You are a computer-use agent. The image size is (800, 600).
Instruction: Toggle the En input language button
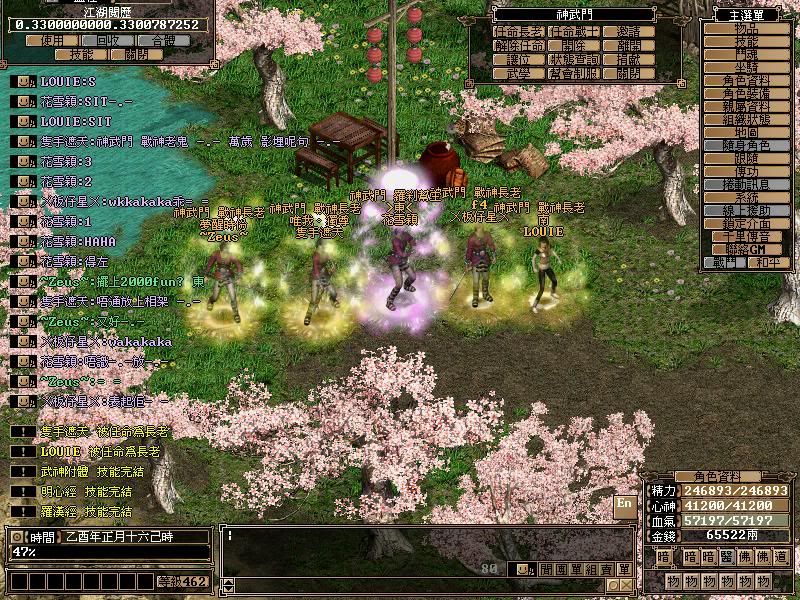(x=624, y=503)
